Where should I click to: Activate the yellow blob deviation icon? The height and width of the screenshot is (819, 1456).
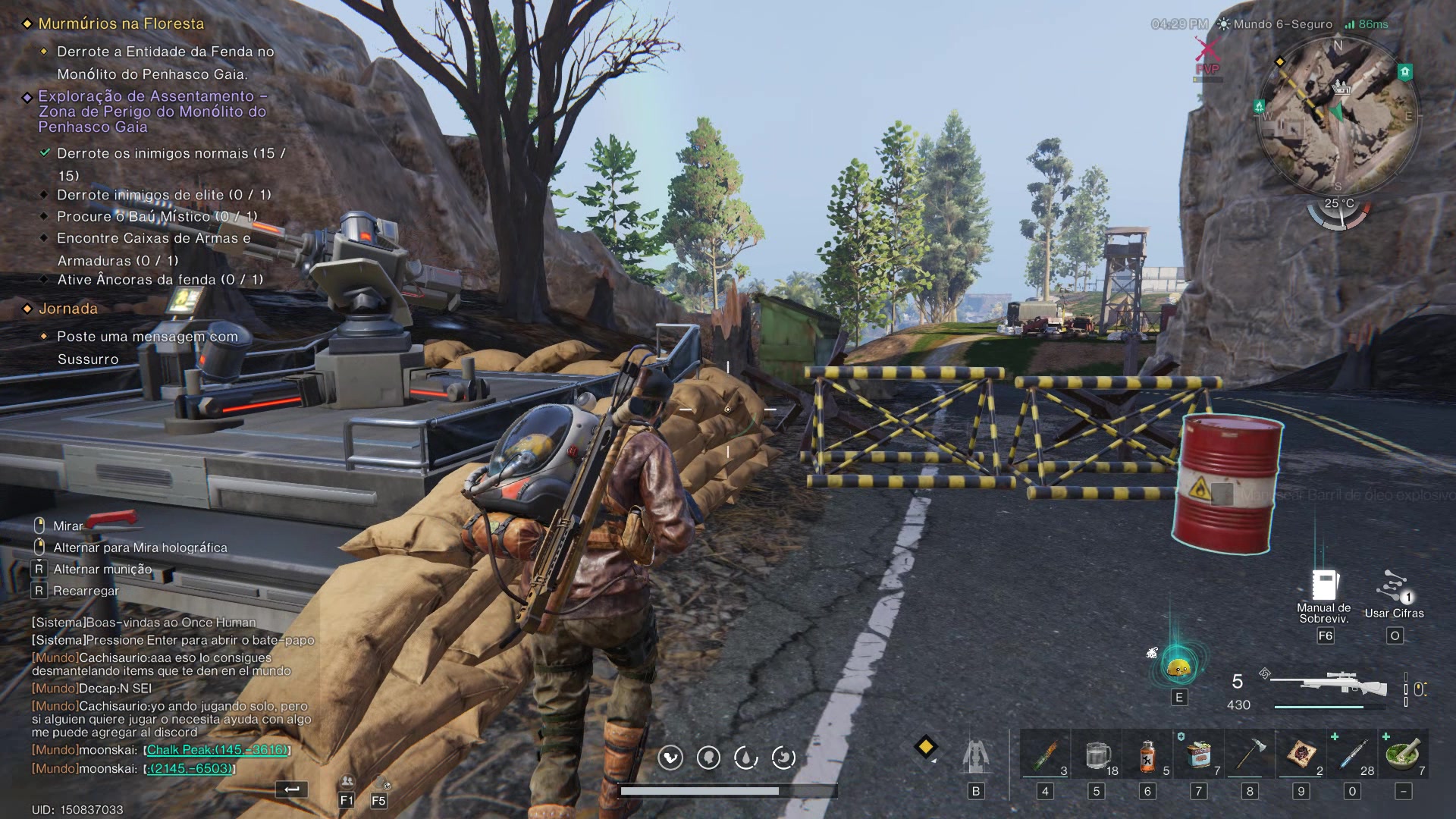click(x=1178, y=668)
